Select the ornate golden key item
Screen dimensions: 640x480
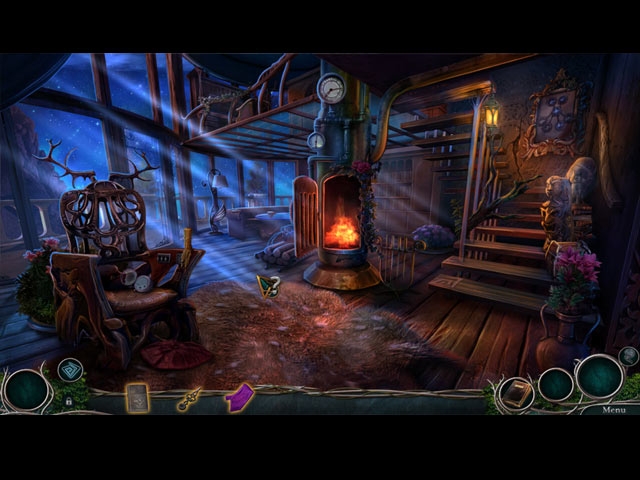coord(189,399)
